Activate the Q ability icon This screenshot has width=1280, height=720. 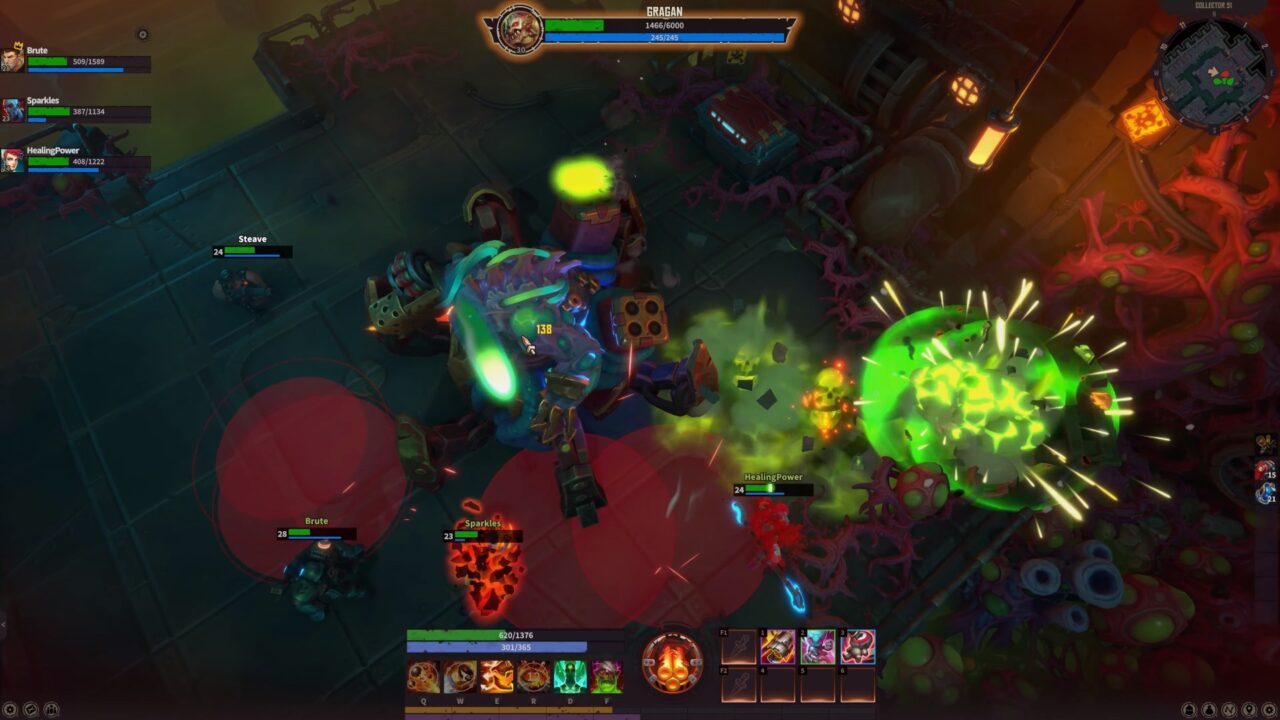[422, 677]
